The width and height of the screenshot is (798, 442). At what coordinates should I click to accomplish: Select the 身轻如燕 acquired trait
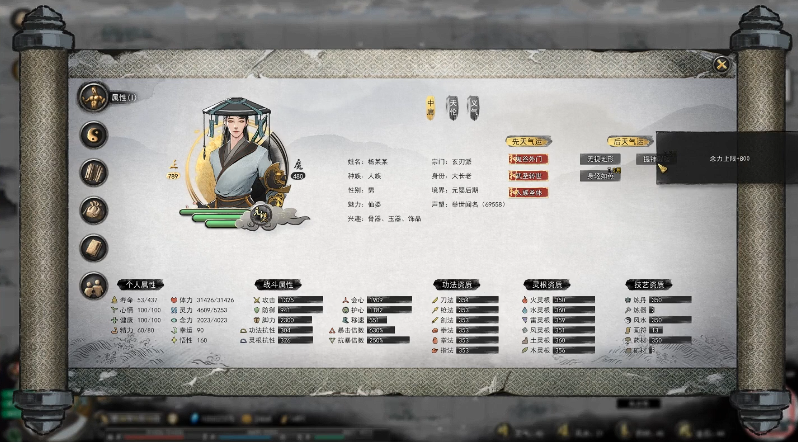click(x=600, y=176)
